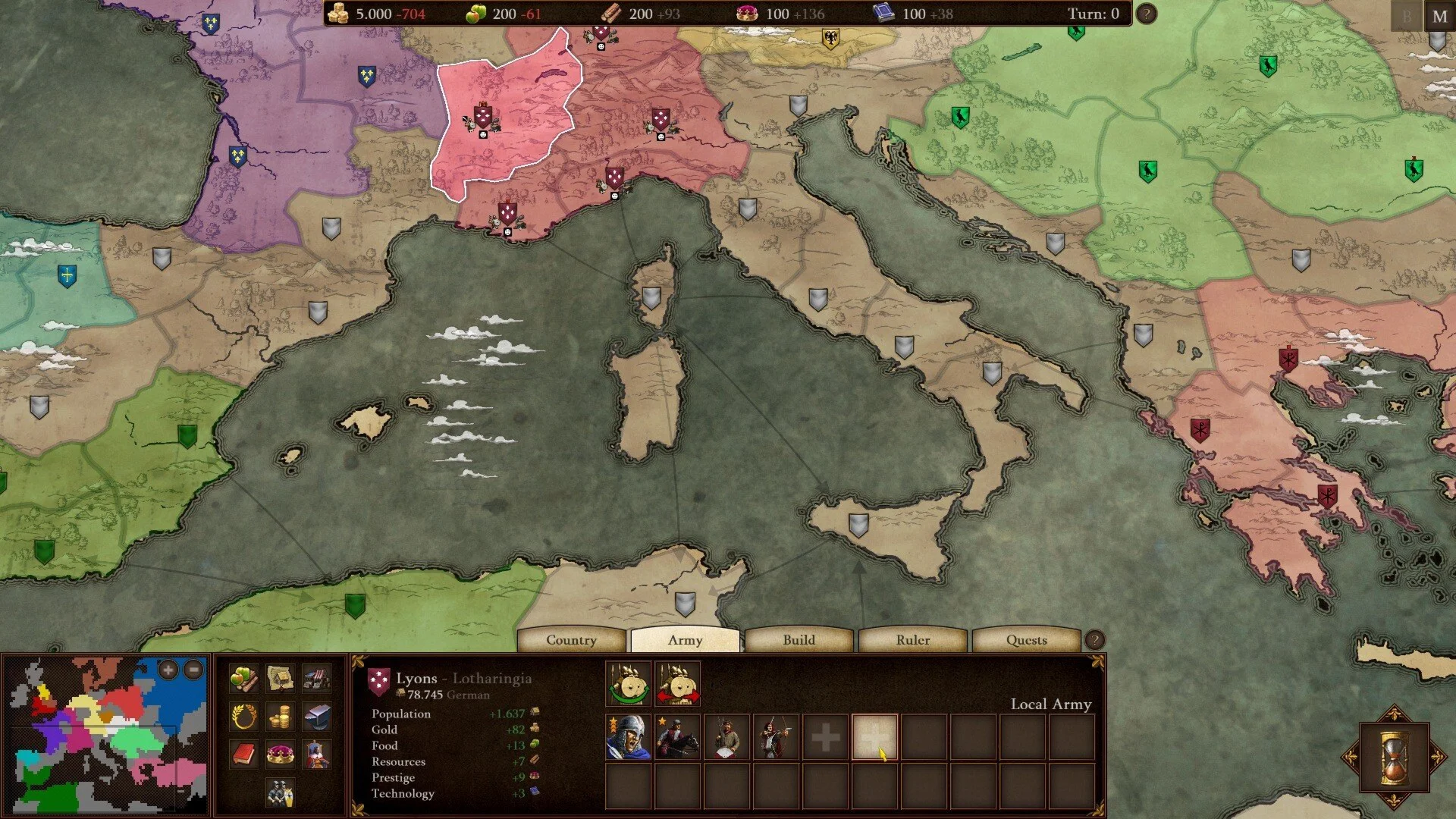Click the Army tab
This screenshot has height=819, width=1456.
tap(685, 640)
